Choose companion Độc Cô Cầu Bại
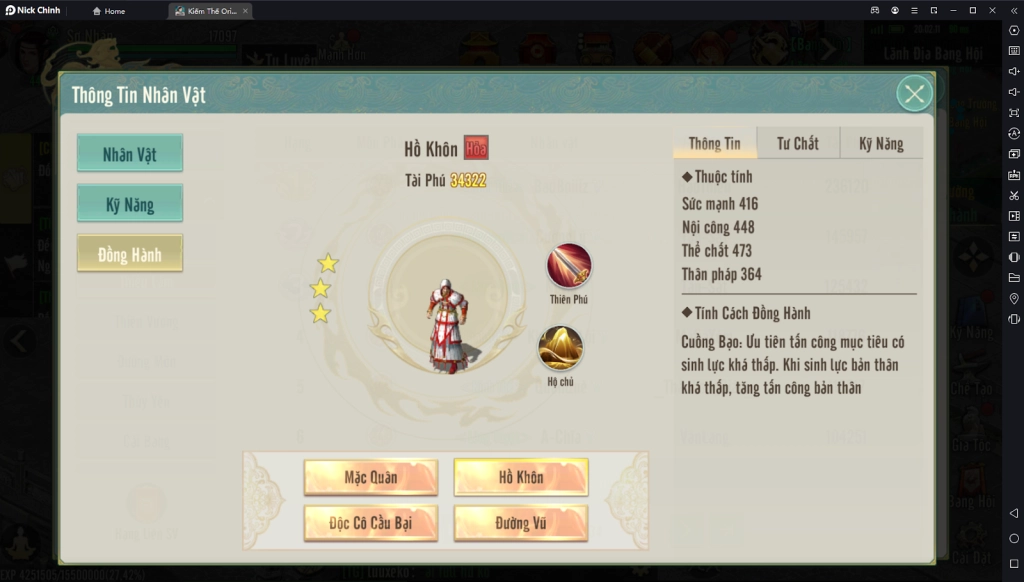 point(371,523)
